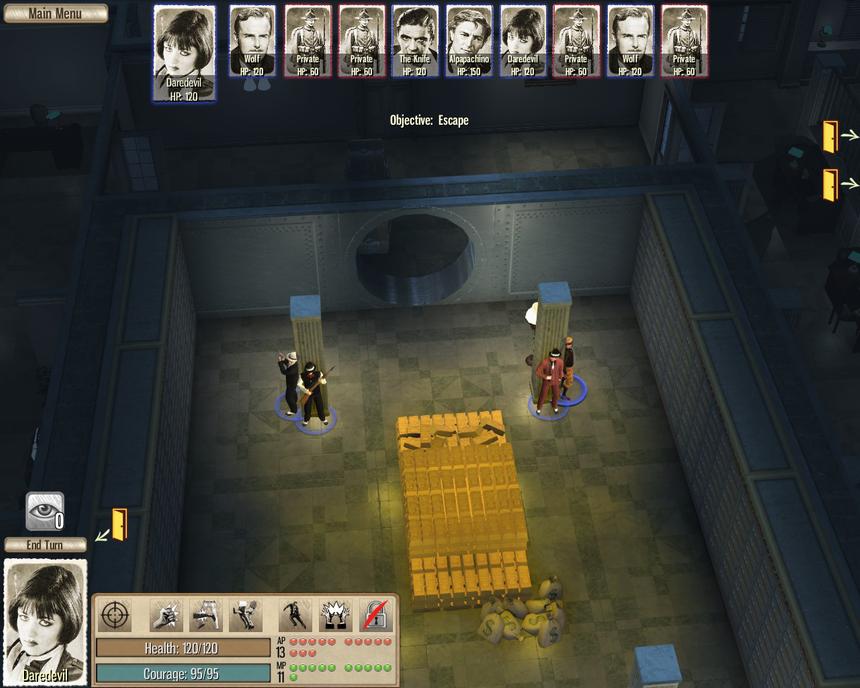
Task: Click the crossed-out padlock icon
Action: 375,615
